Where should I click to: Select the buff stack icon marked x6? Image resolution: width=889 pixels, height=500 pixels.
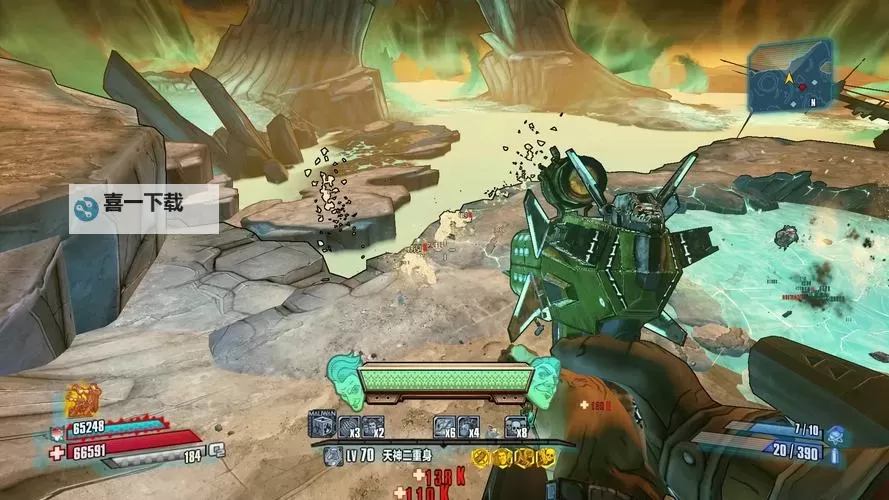(x=444, y=426)
